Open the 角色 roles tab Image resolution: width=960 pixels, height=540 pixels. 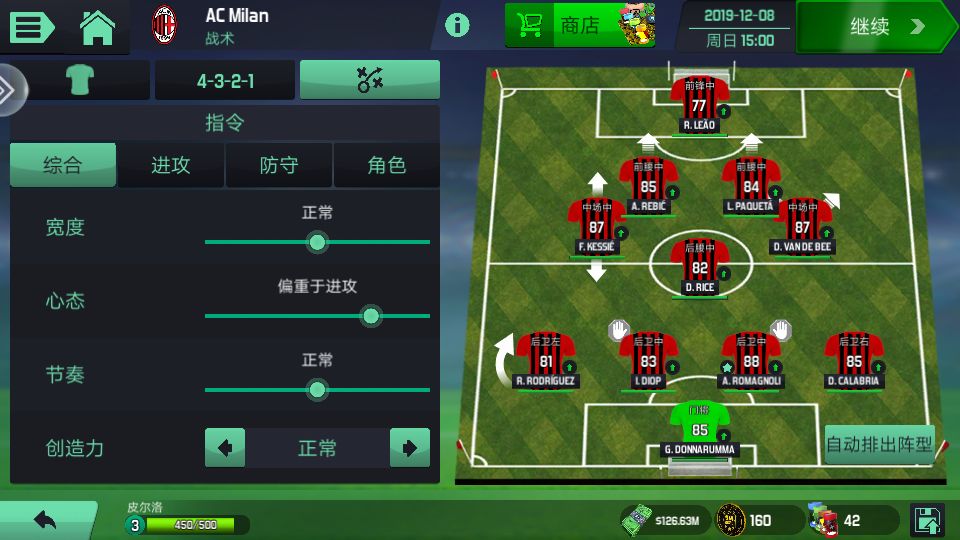386,166
